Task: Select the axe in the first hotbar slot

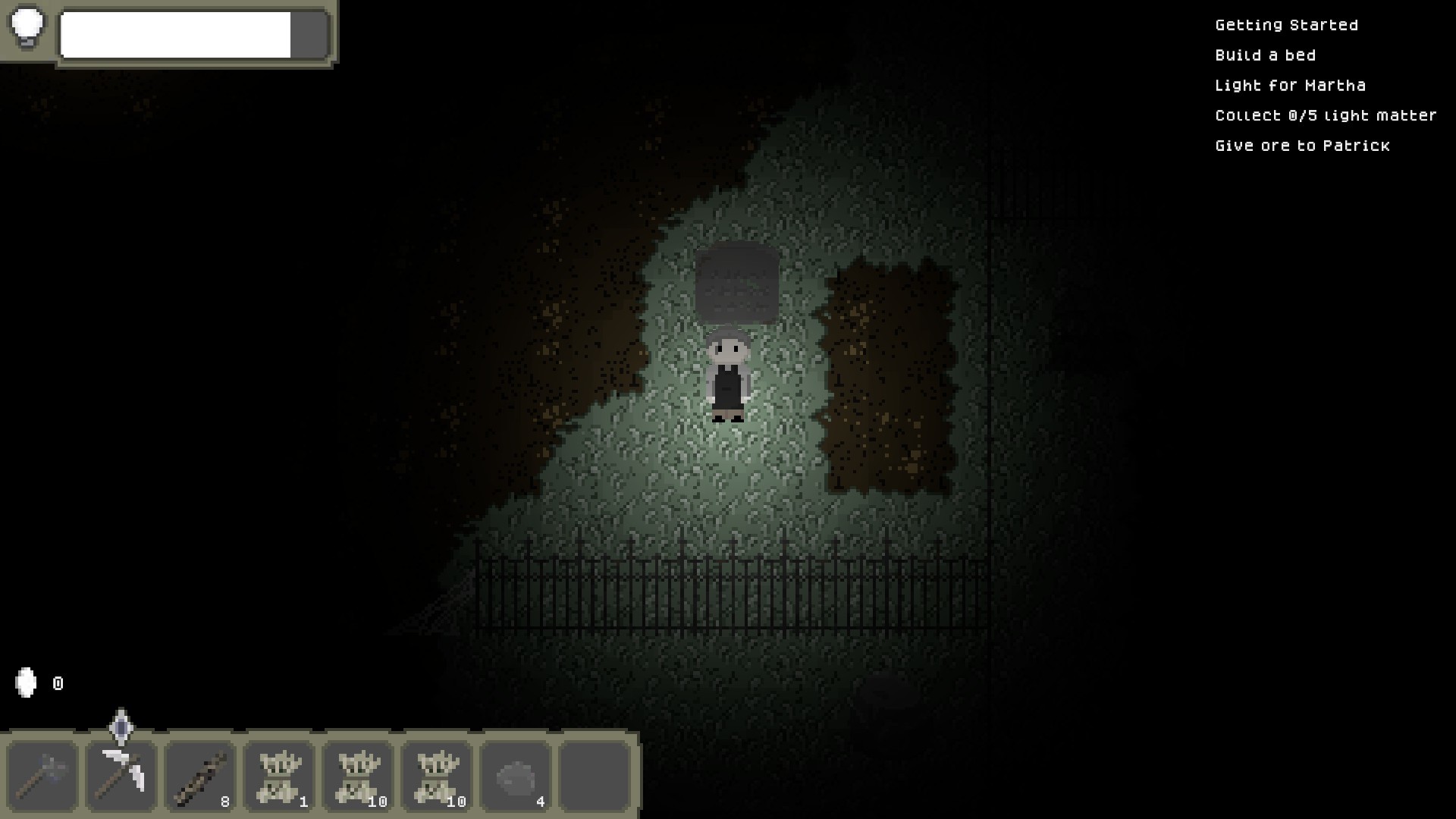Action: click(42, 775)
